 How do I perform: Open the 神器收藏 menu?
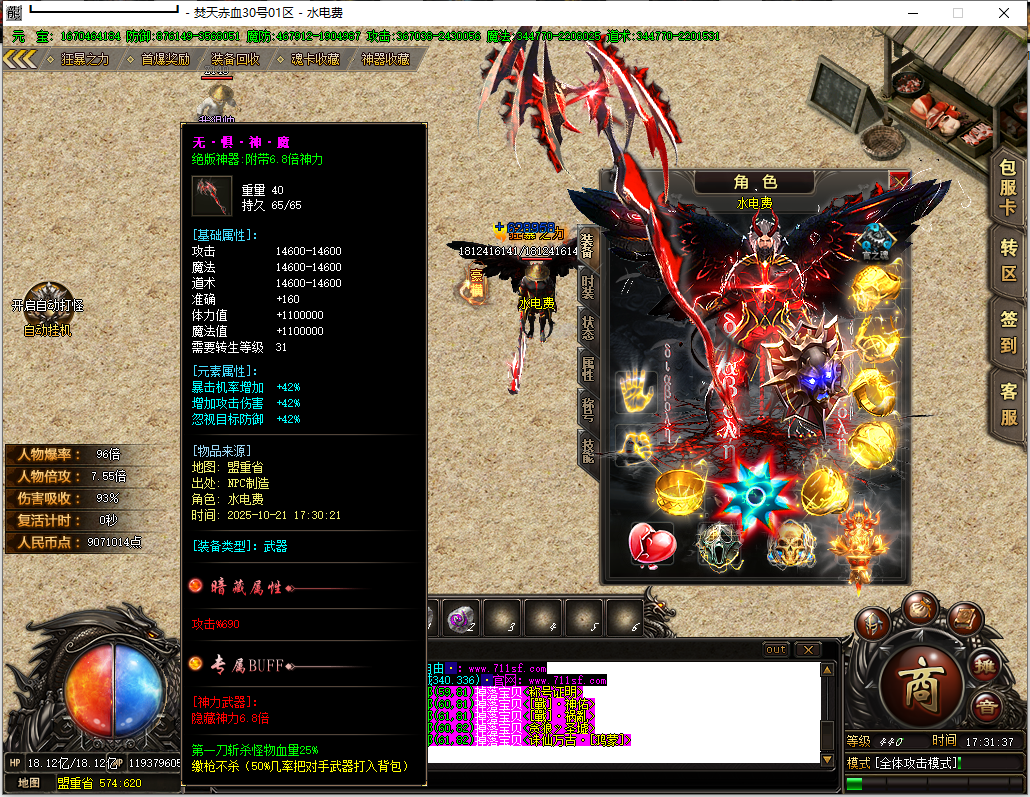(385, 59)
